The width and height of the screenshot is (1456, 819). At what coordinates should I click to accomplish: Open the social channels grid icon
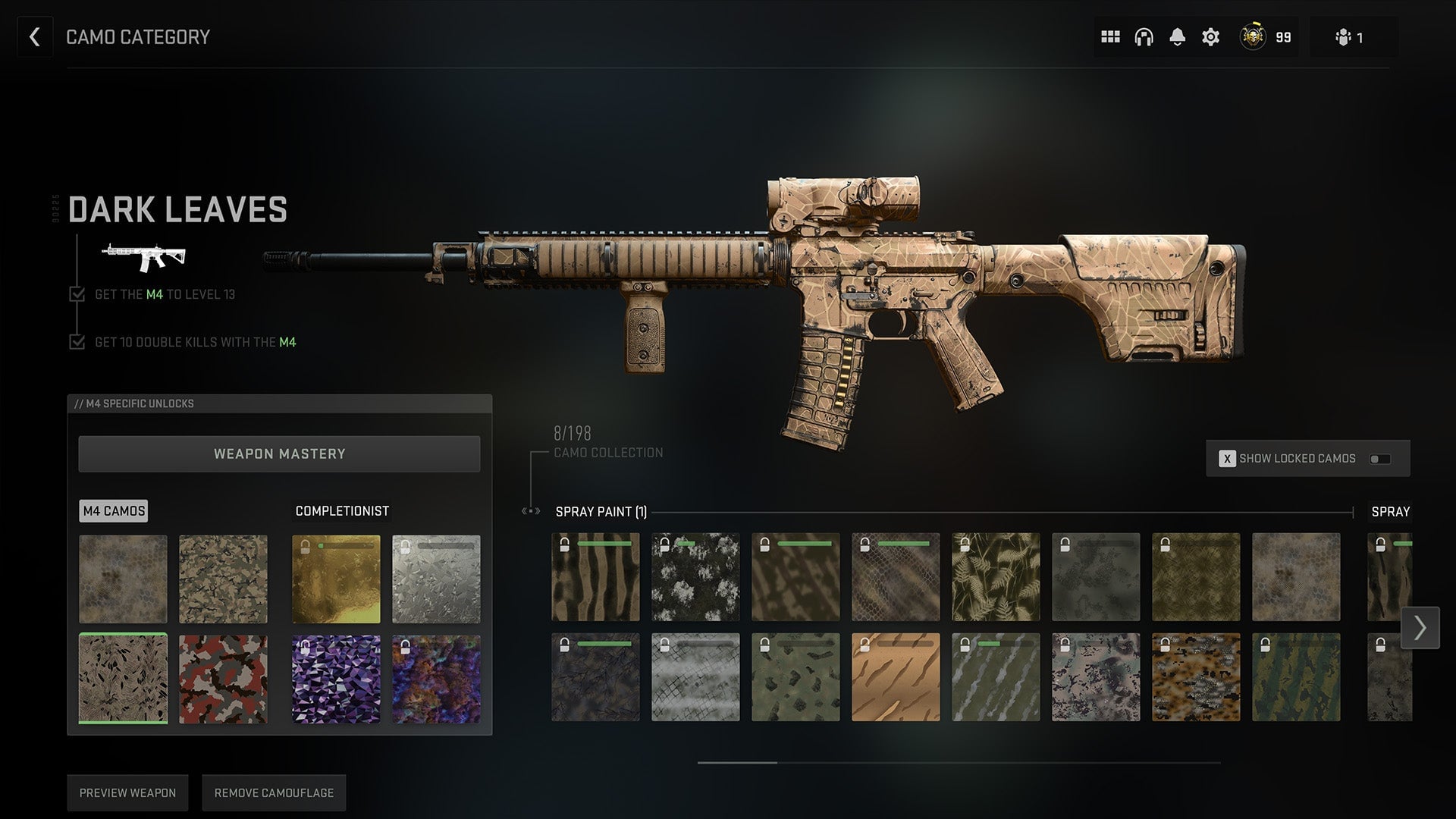(1109, 36)
